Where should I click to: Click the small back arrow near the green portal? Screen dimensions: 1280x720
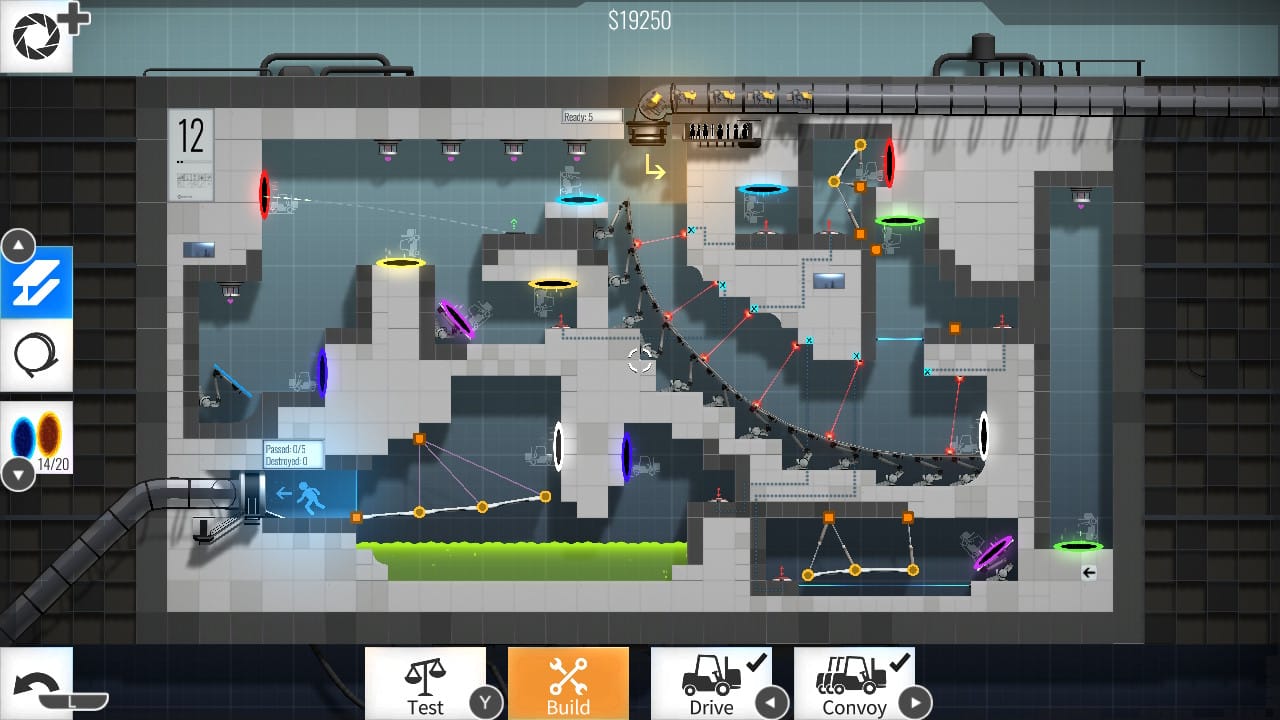click(x=1088, y=573)
